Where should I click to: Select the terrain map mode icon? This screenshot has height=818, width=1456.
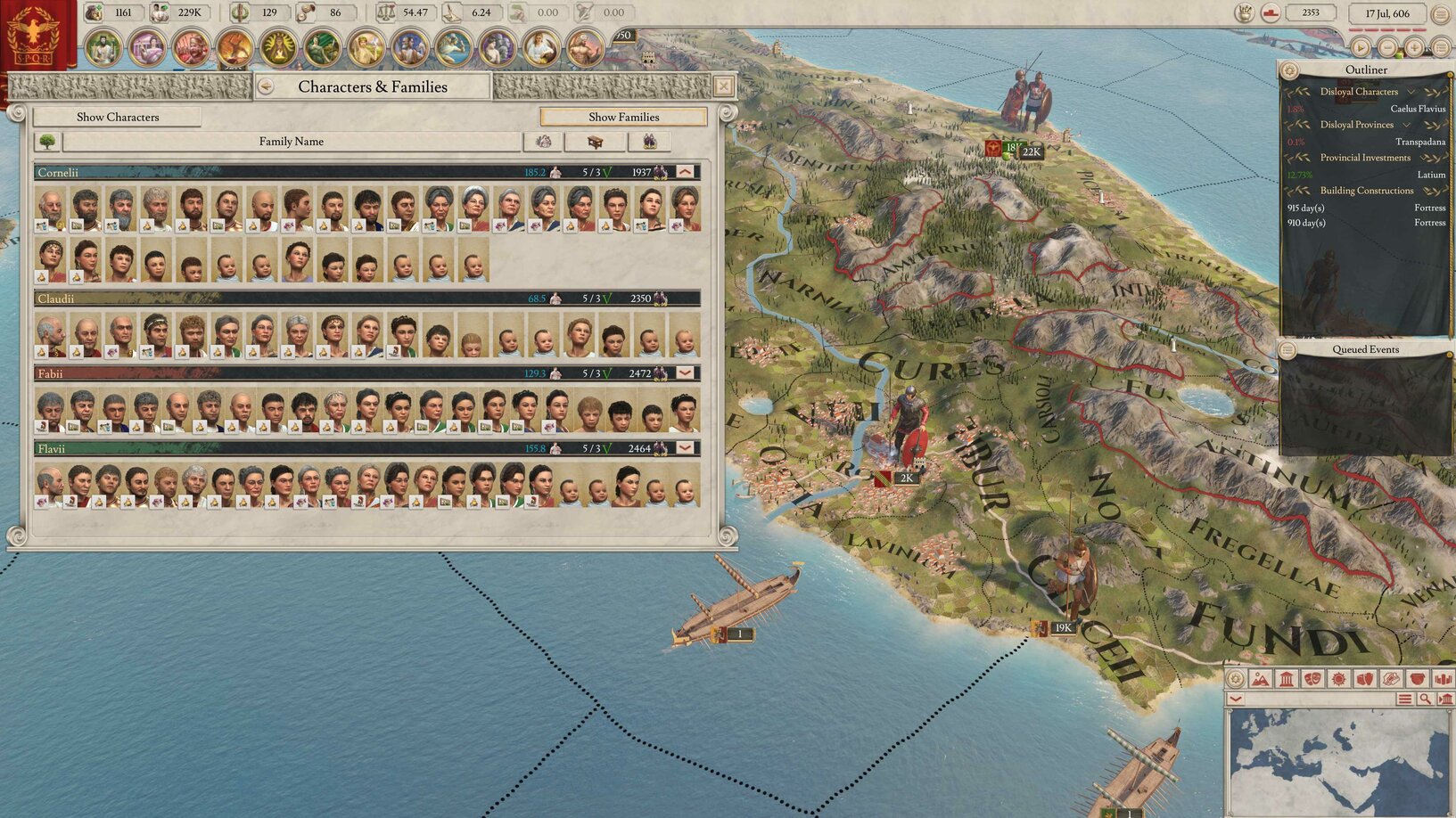coord(1260,677)
